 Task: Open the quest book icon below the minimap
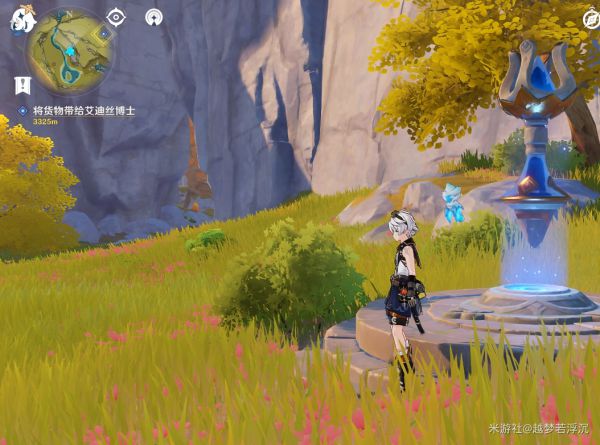(x=22, y=84)
